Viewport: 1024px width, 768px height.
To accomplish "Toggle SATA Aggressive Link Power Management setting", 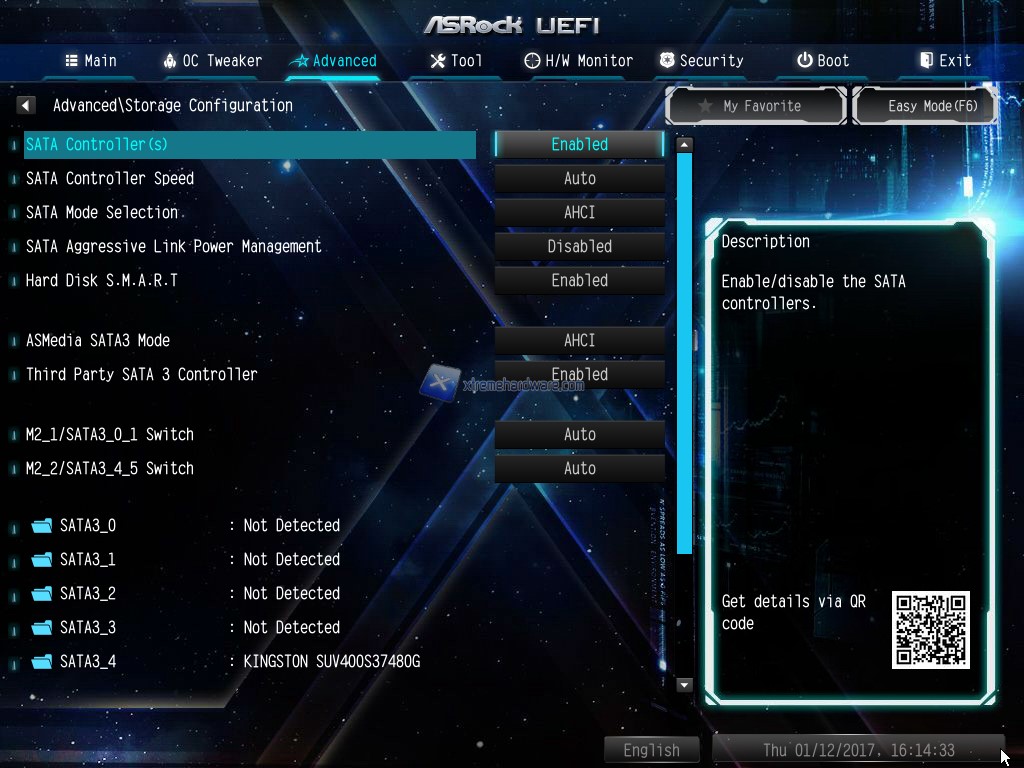I will click(x=579, y=247).
